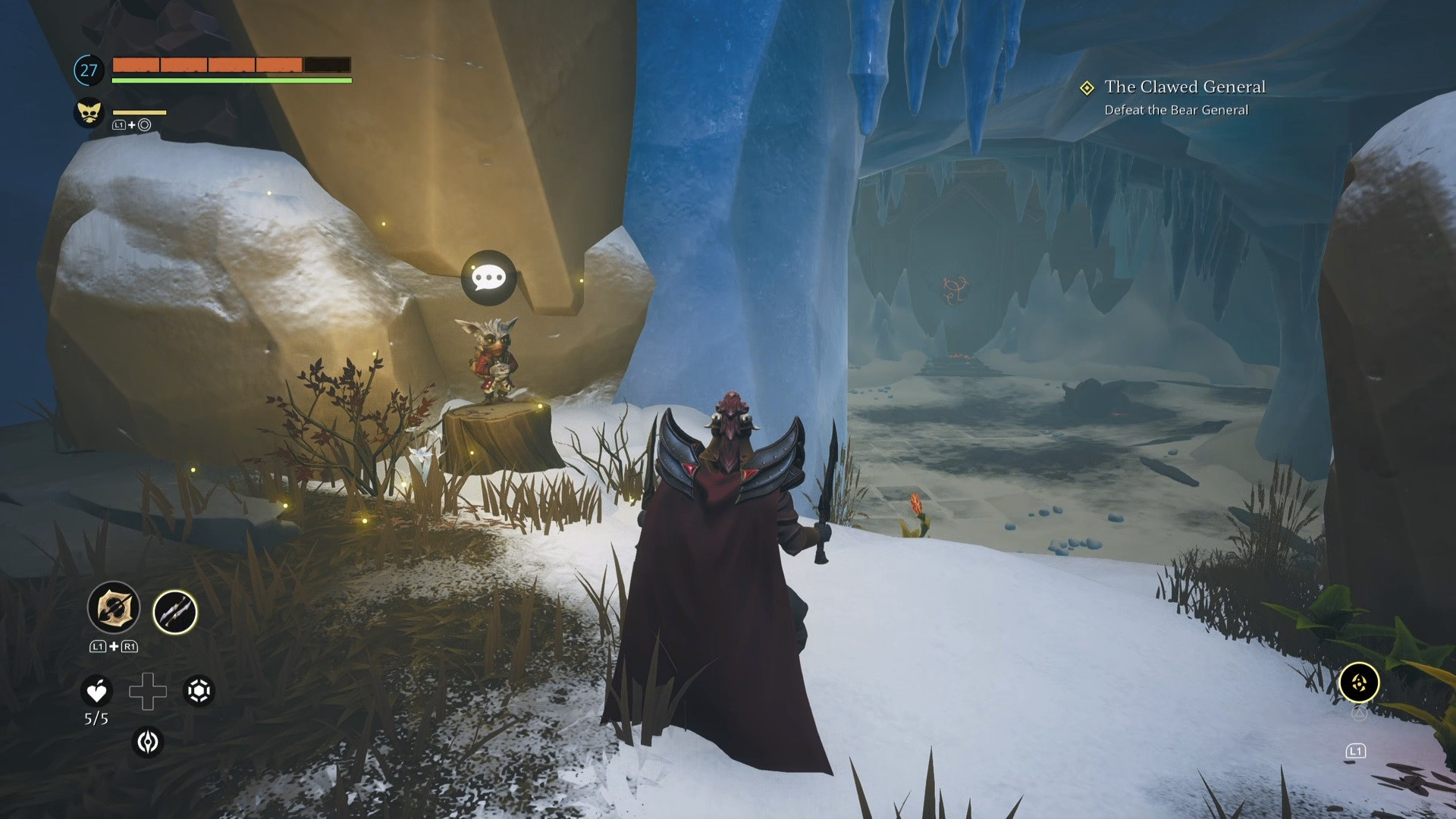Image resolution: width=1456 pixels, height=819 pixels.
Task: Activate the yellow-ringed spirit ability icon
Action: (1358, 682)
